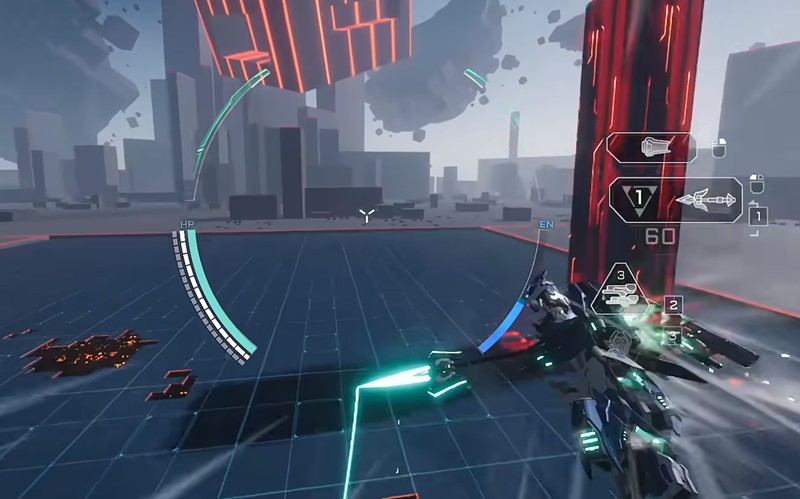Choose the winged spear weapon slot
Screen dimensions: 800x499
(706, 200)
